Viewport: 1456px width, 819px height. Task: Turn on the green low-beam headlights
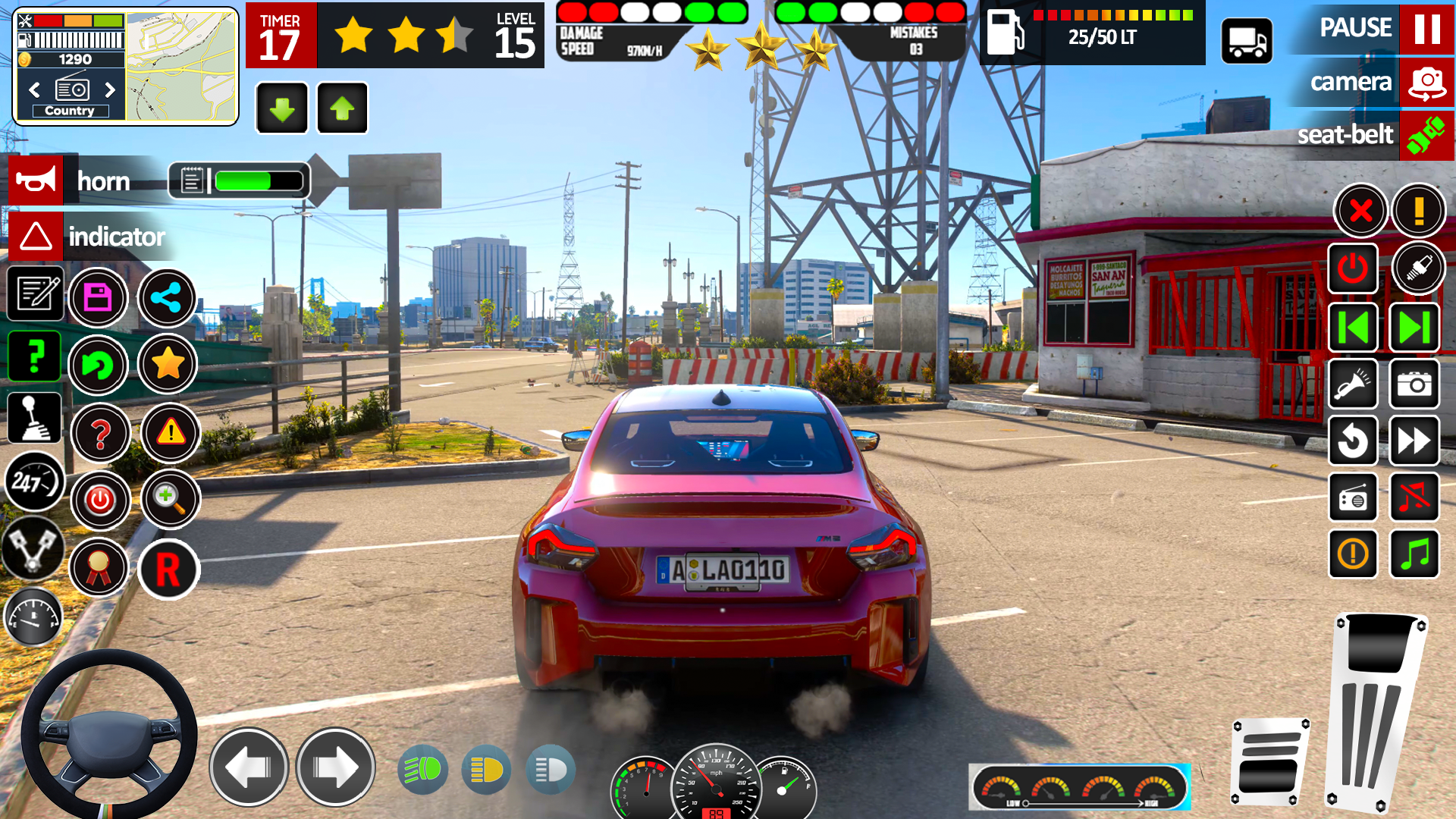(x=422, y=770)
